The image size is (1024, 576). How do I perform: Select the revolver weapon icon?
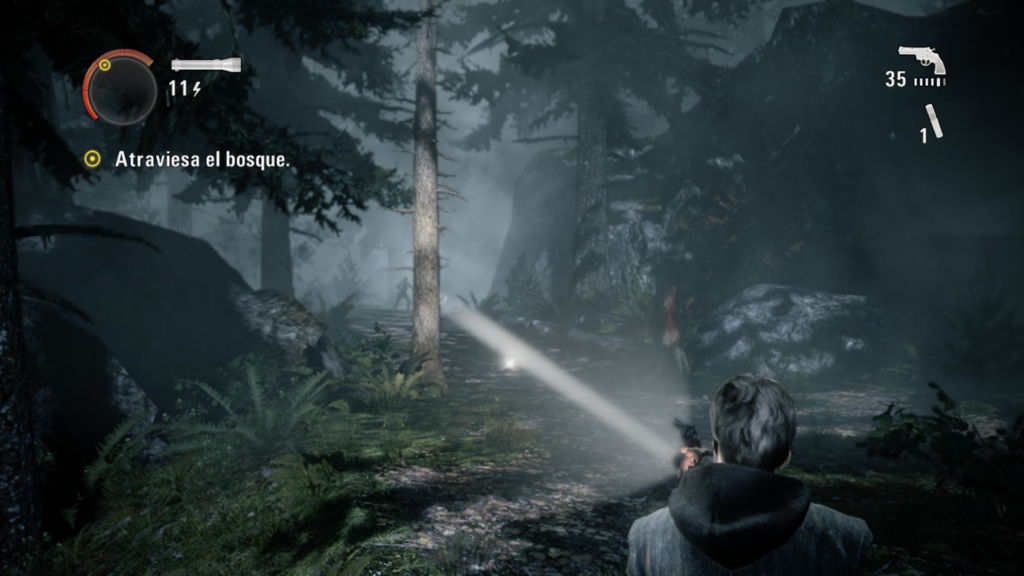[x=921, y=59]
